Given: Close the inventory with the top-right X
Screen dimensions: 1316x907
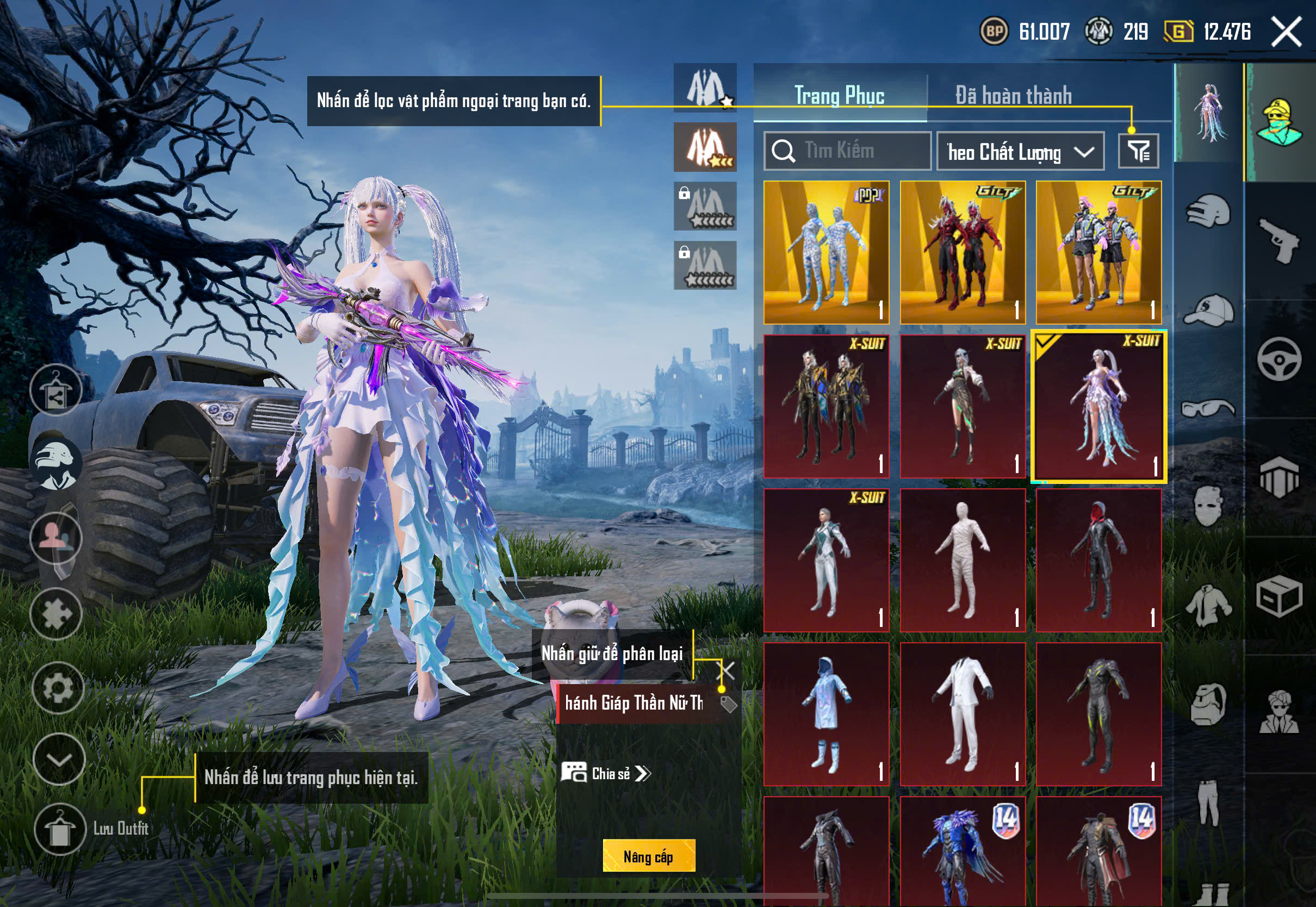Looking at the screenshot, I should coord(1286,32).
